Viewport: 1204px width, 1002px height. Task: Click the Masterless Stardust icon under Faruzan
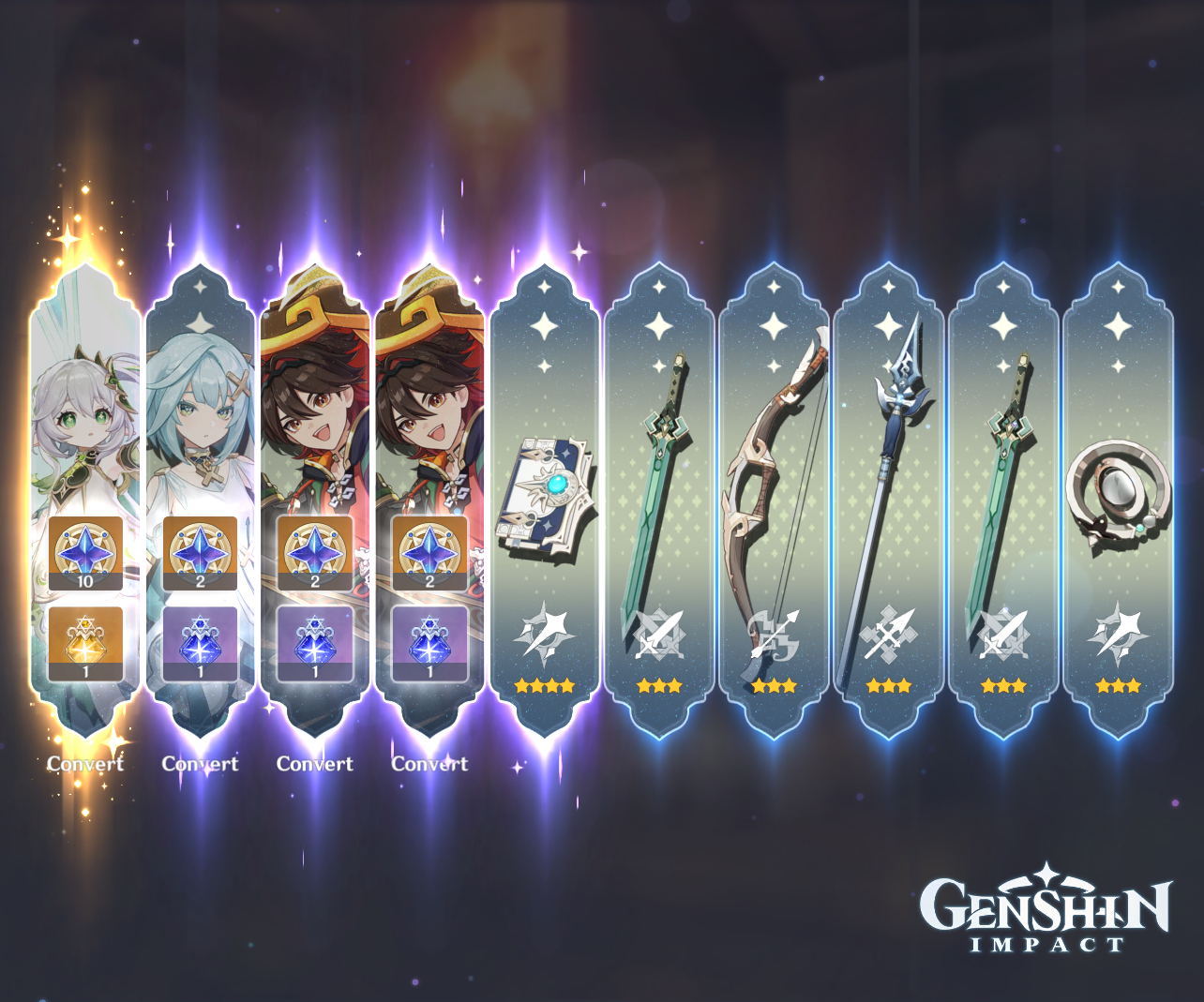click(201, 642)
